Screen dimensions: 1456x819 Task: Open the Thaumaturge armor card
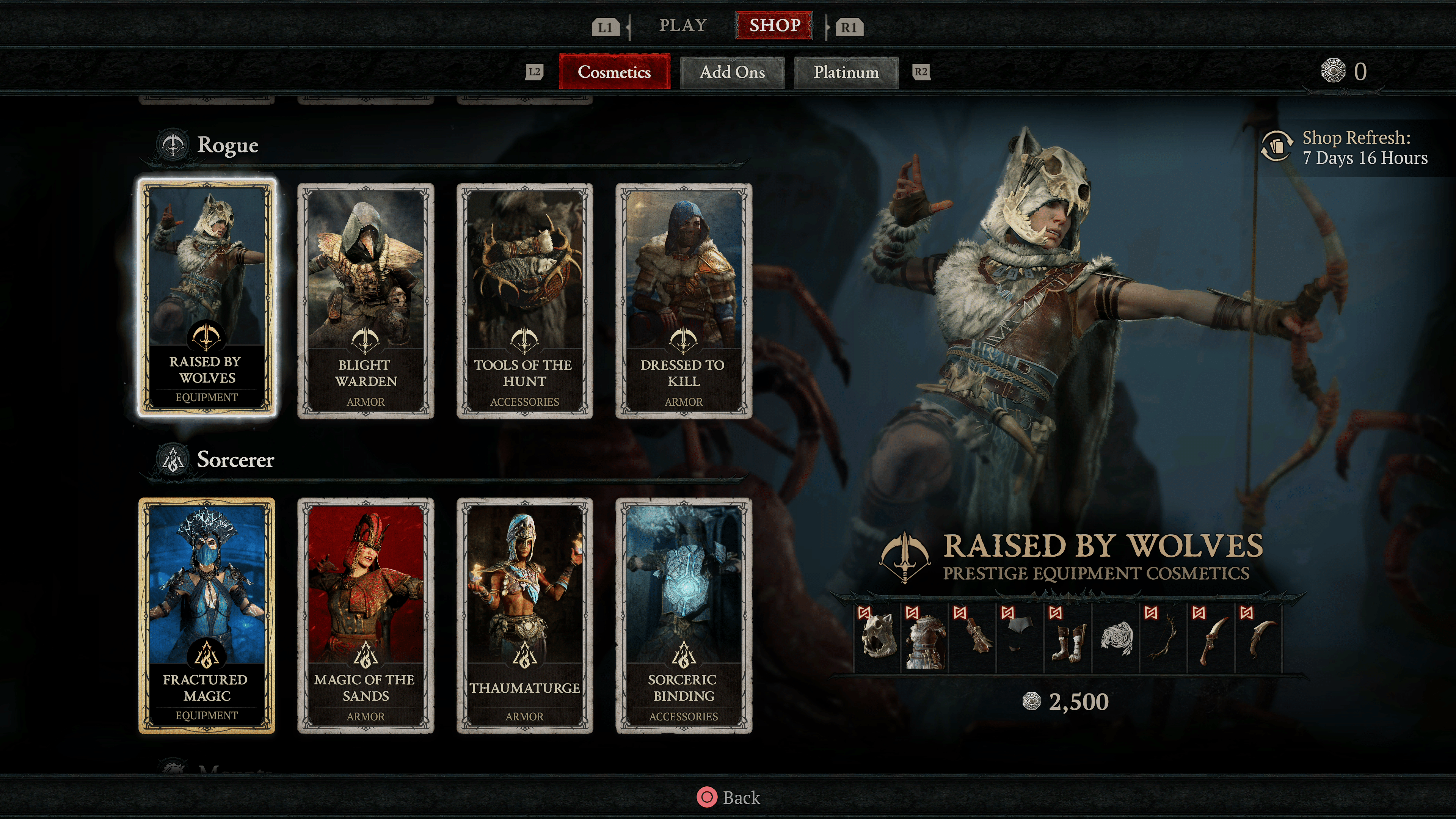[x=524, y=615]
